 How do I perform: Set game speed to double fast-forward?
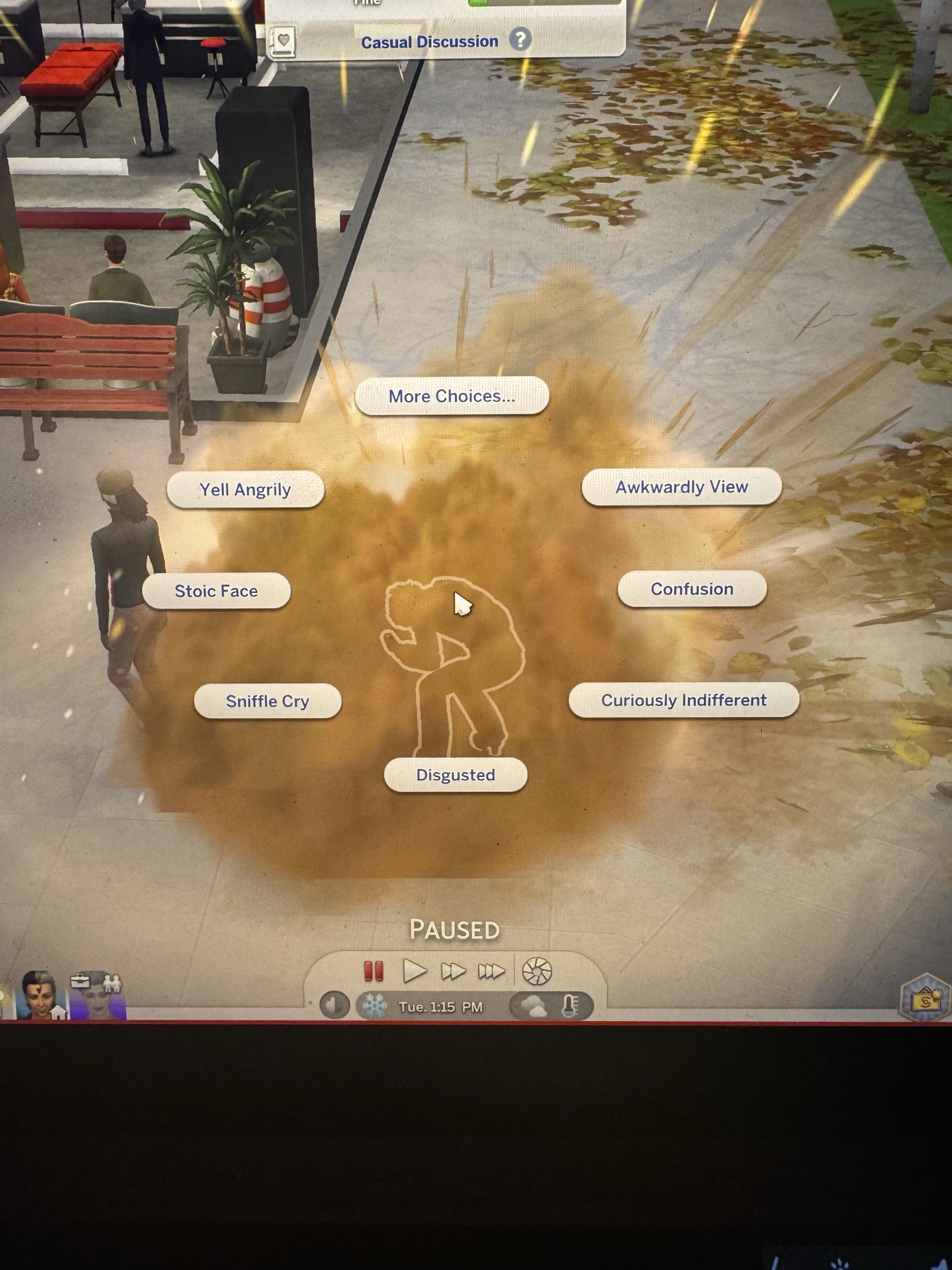[x=453, y=971]
